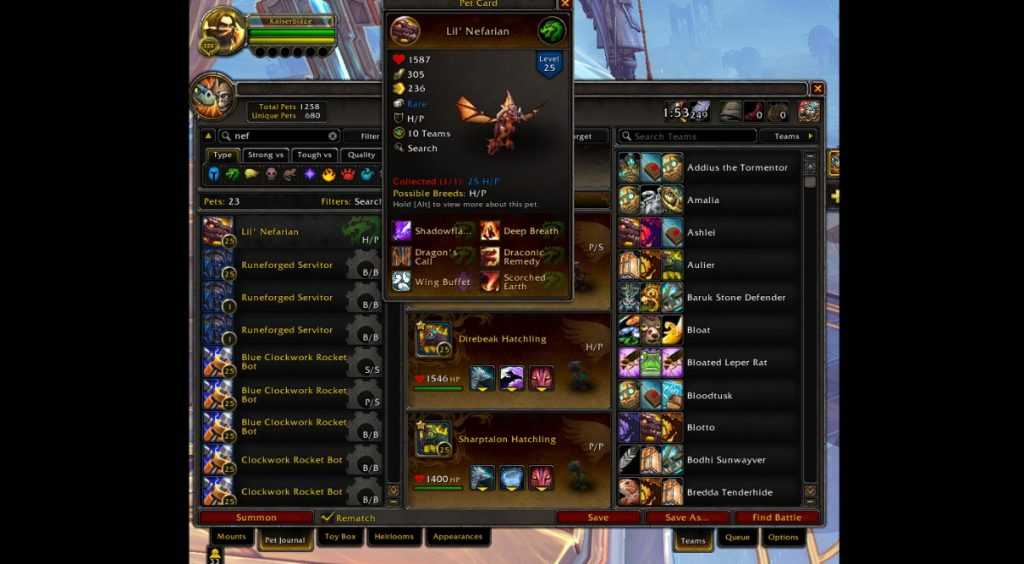Switch to the Quality filter tab

click(x=361, y=155)
